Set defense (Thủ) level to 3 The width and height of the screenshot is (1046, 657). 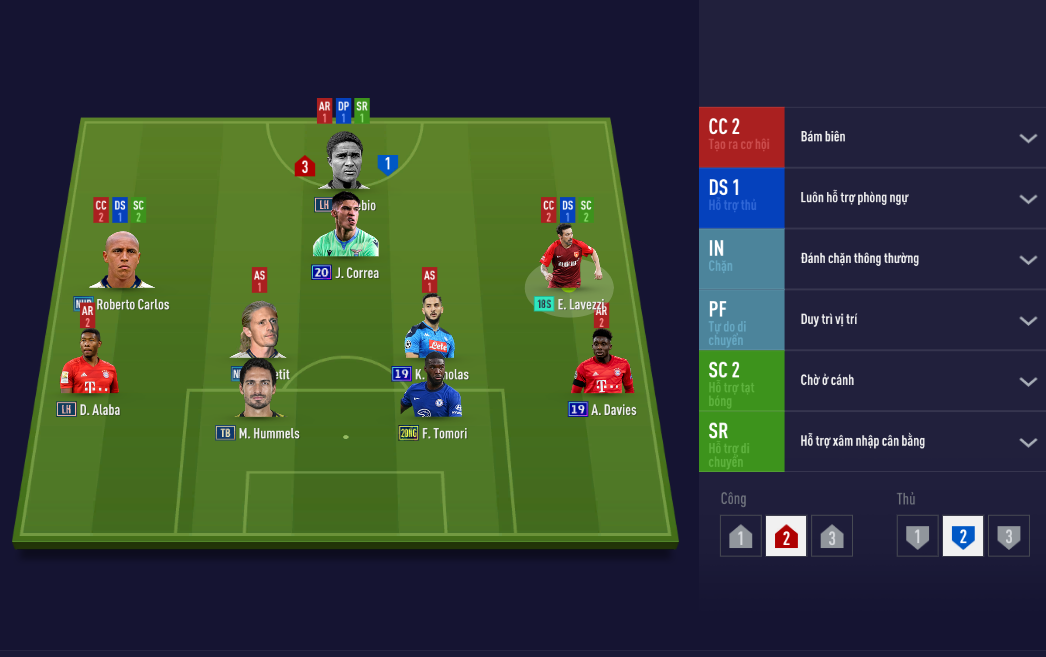1008,537
